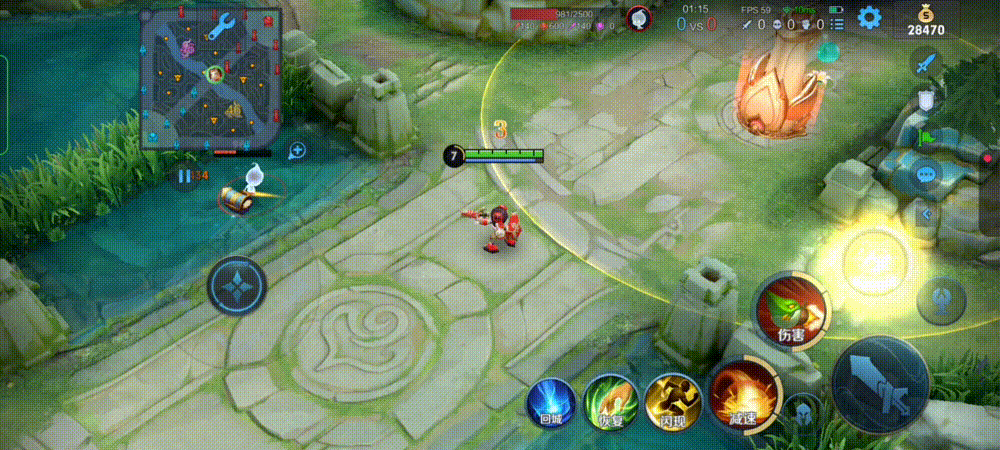Viewport: 1000px width, 450px height.
Task: Open the gear settings menu
Action: 869,17
